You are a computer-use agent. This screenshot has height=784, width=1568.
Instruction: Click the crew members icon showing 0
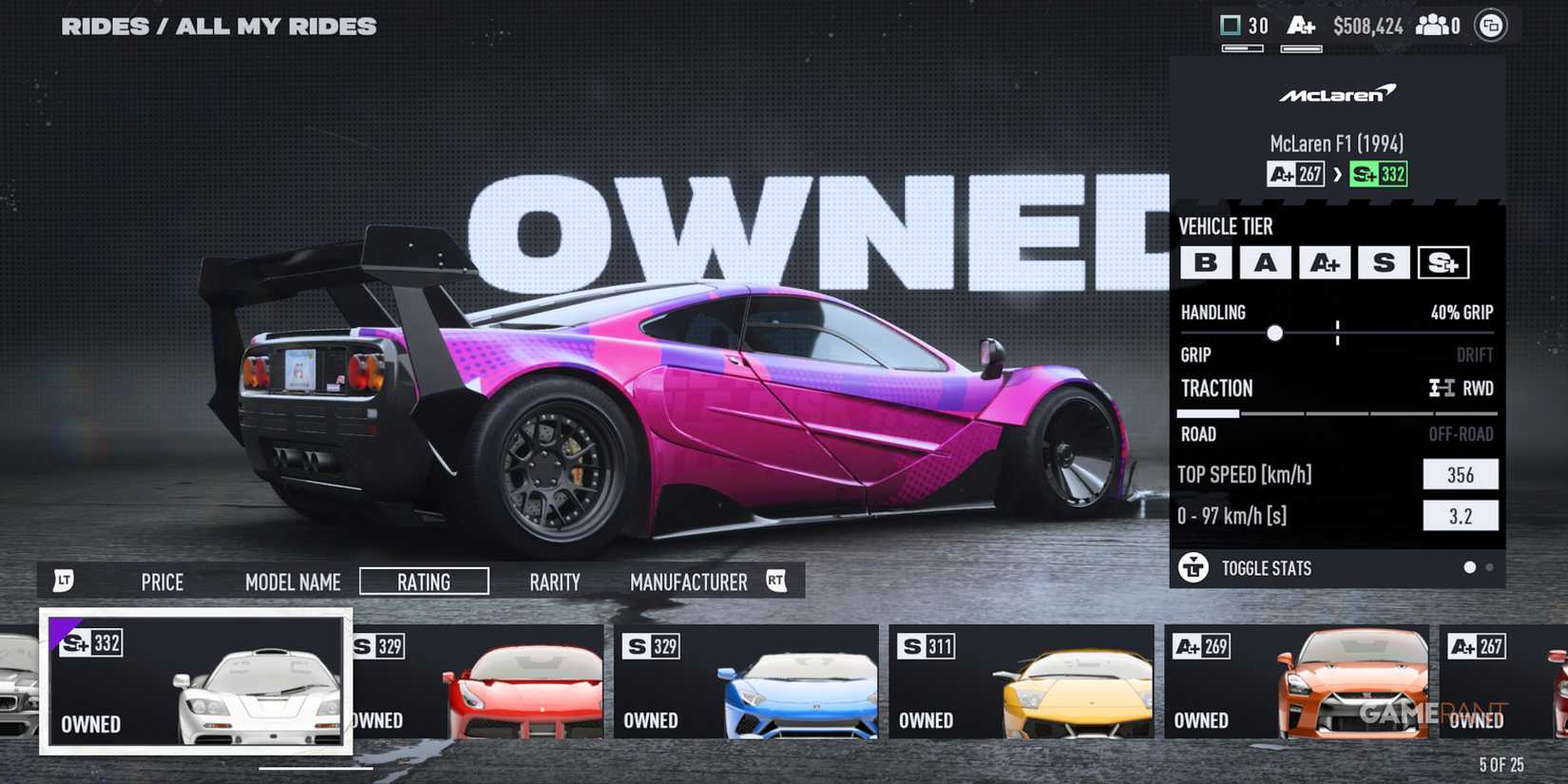1436,26
